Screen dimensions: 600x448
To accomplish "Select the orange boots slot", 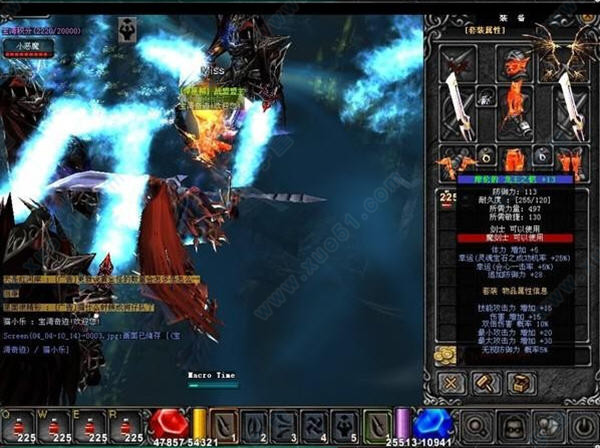I will pos(571,160).
